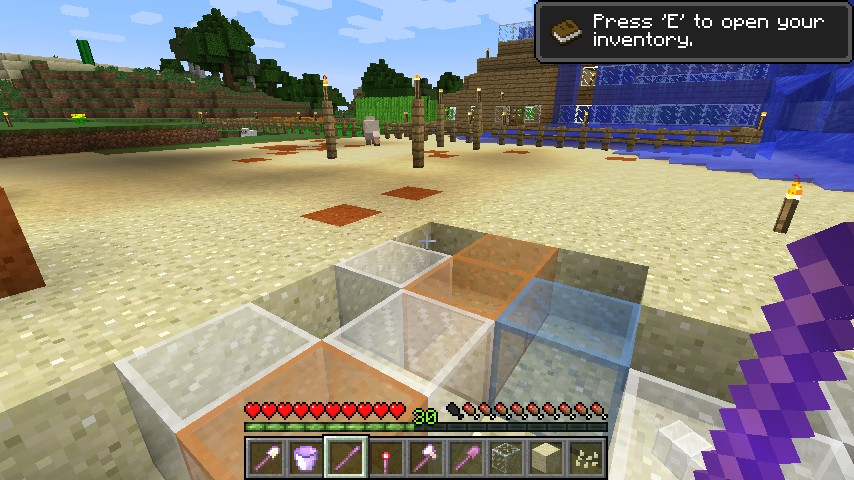This screenshot has height=480, width=854.
Task: Switch to the glass block slot
Action: click(506, 457)
